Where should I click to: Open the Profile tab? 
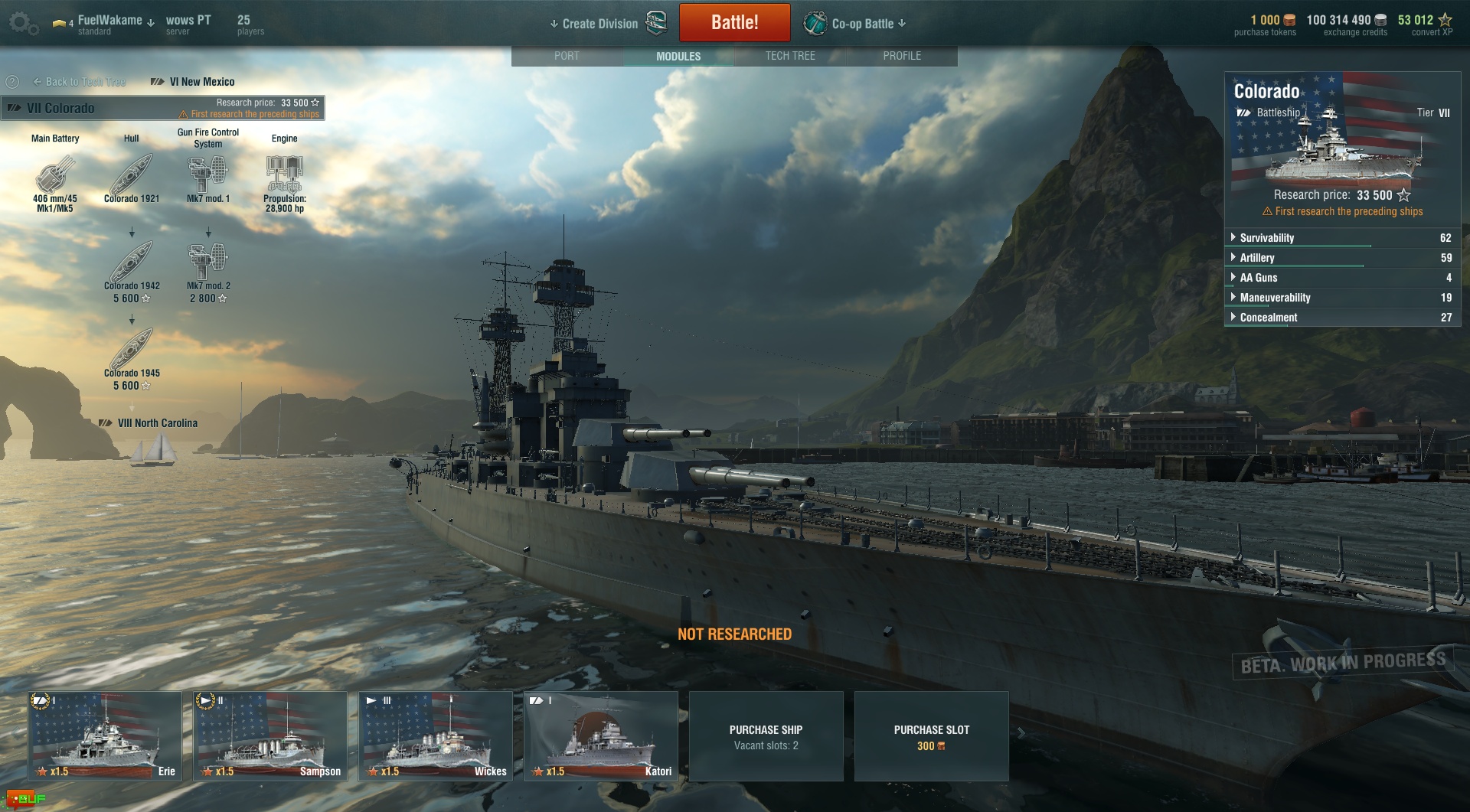902,56
